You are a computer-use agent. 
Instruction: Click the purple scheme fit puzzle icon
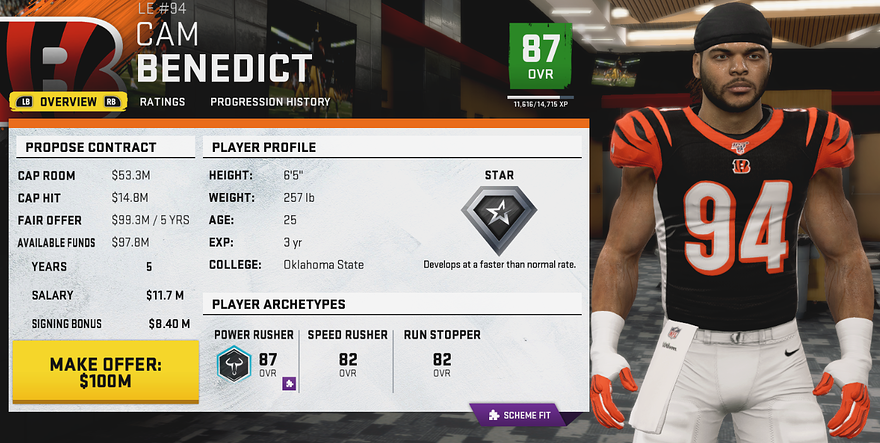288,383
